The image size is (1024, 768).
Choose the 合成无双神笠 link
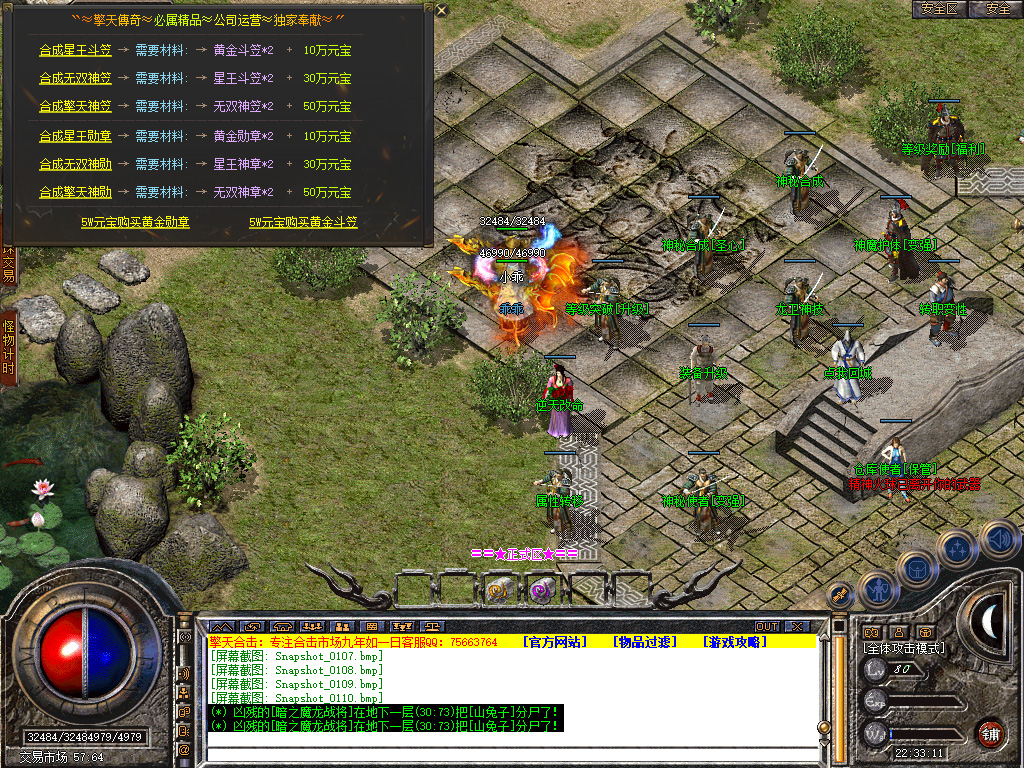click(75, 77)
